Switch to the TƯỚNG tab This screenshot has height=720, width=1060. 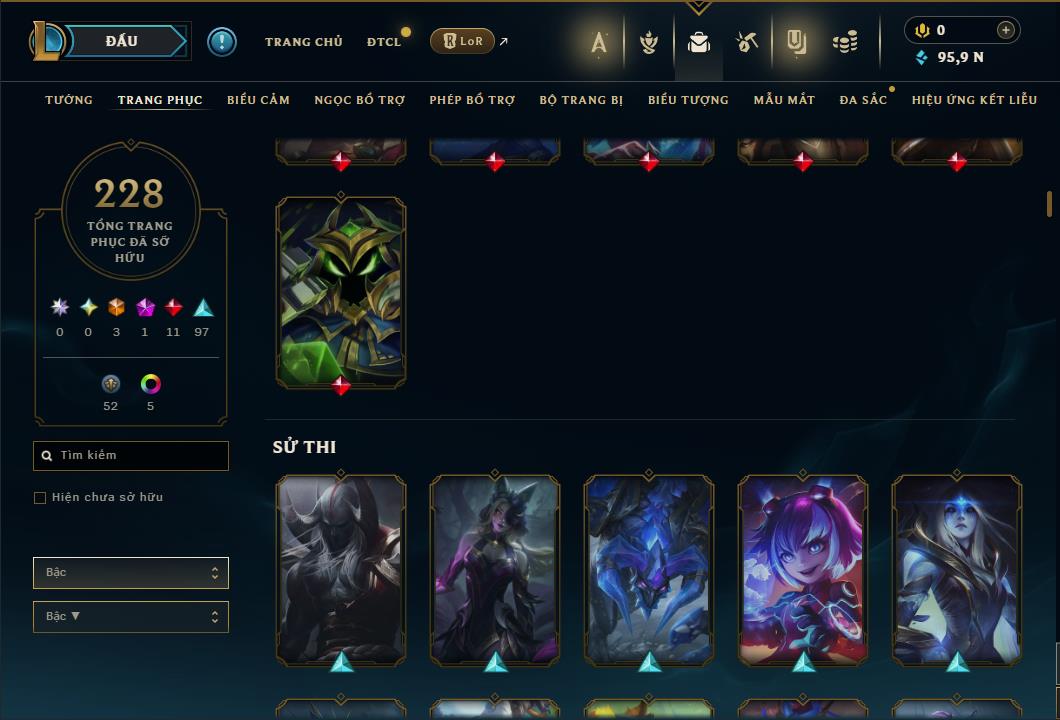pos(69,100)
